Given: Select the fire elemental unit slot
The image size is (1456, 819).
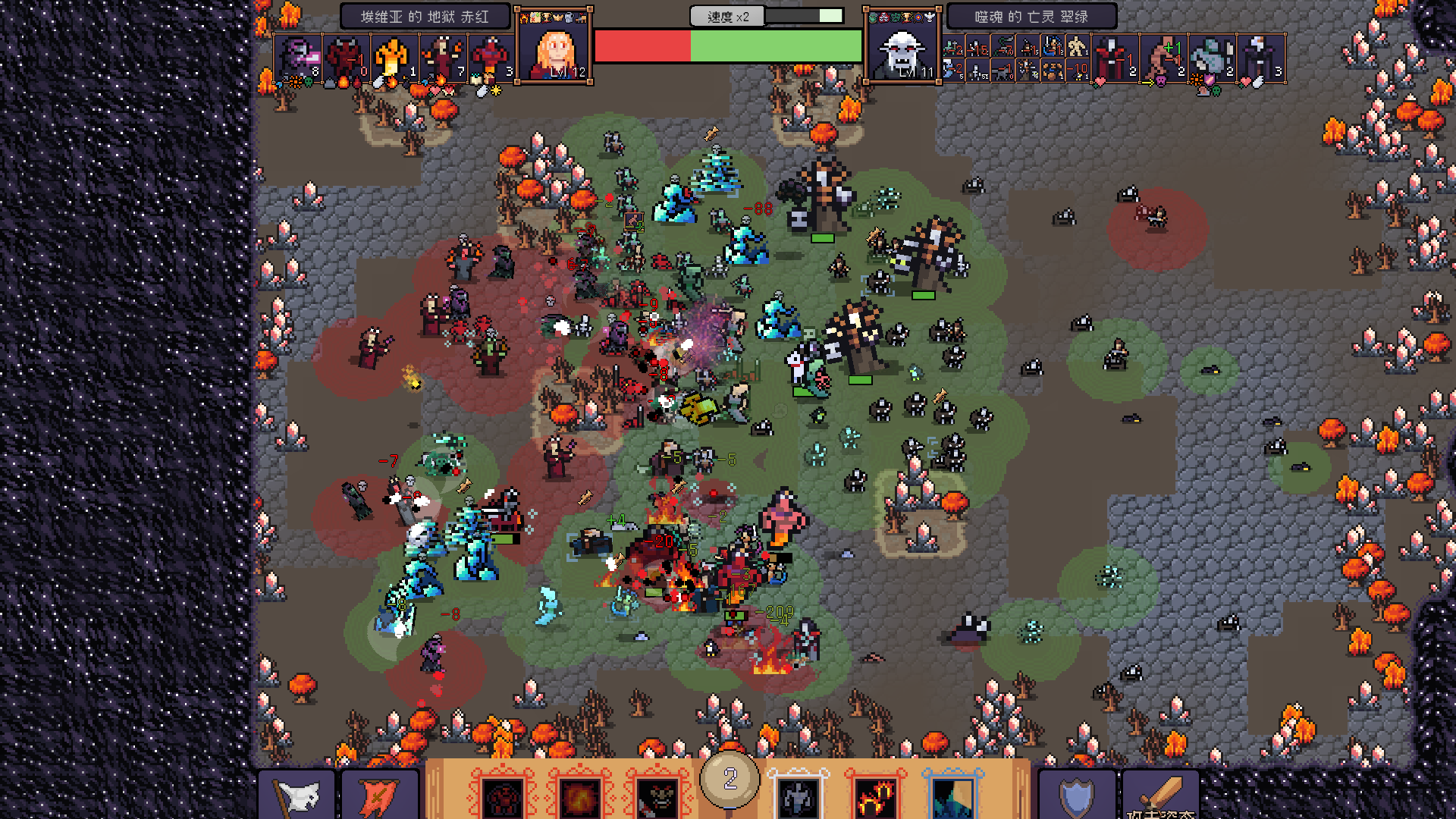Looking at the screenshot, I should [394, 58].
